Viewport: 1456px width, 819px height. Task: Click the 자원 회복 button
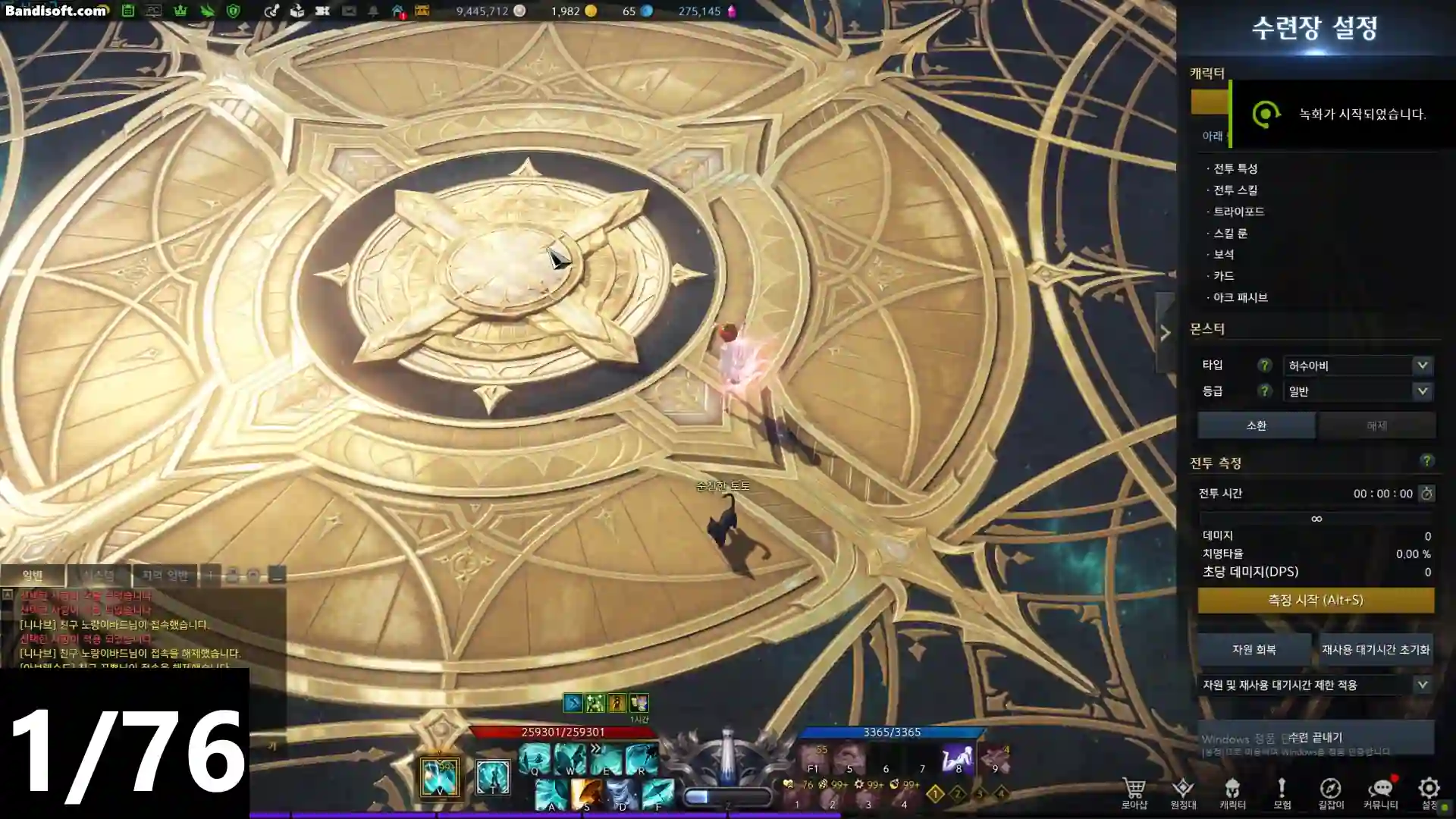1254,650
